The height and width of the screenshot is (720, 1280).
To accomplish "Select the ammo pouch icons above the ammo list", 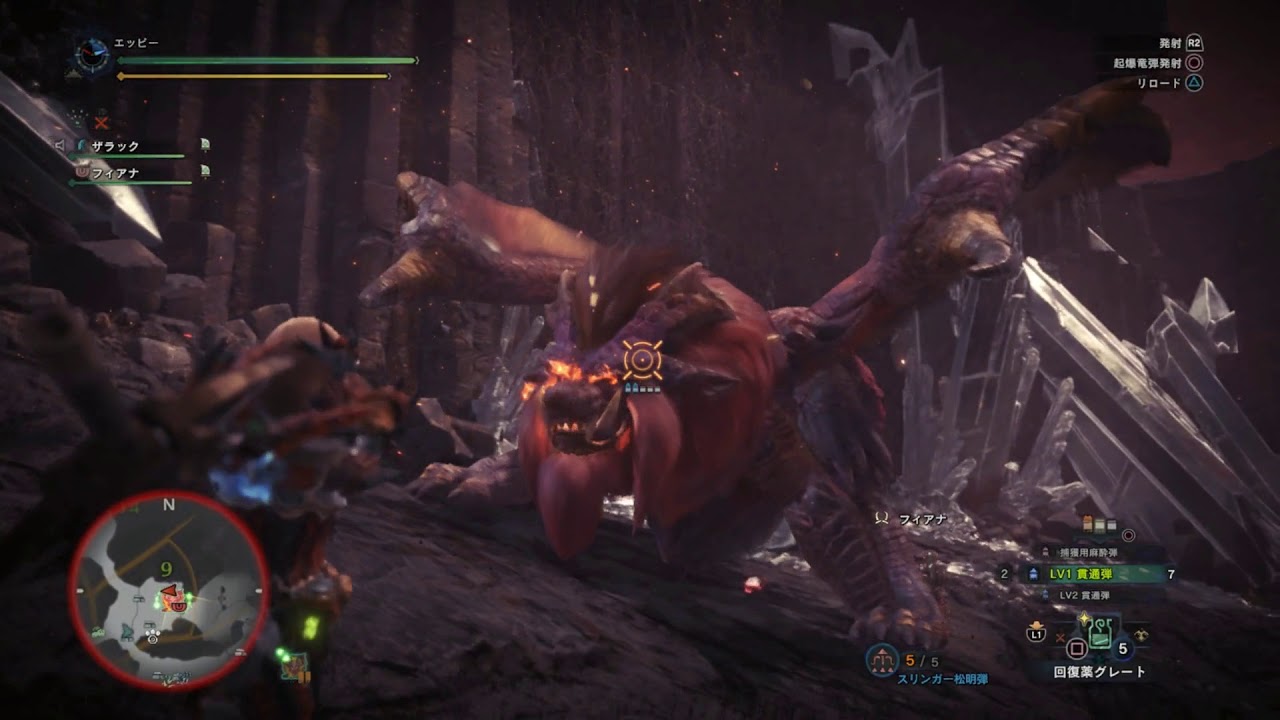I will [x=1098, y=522].
